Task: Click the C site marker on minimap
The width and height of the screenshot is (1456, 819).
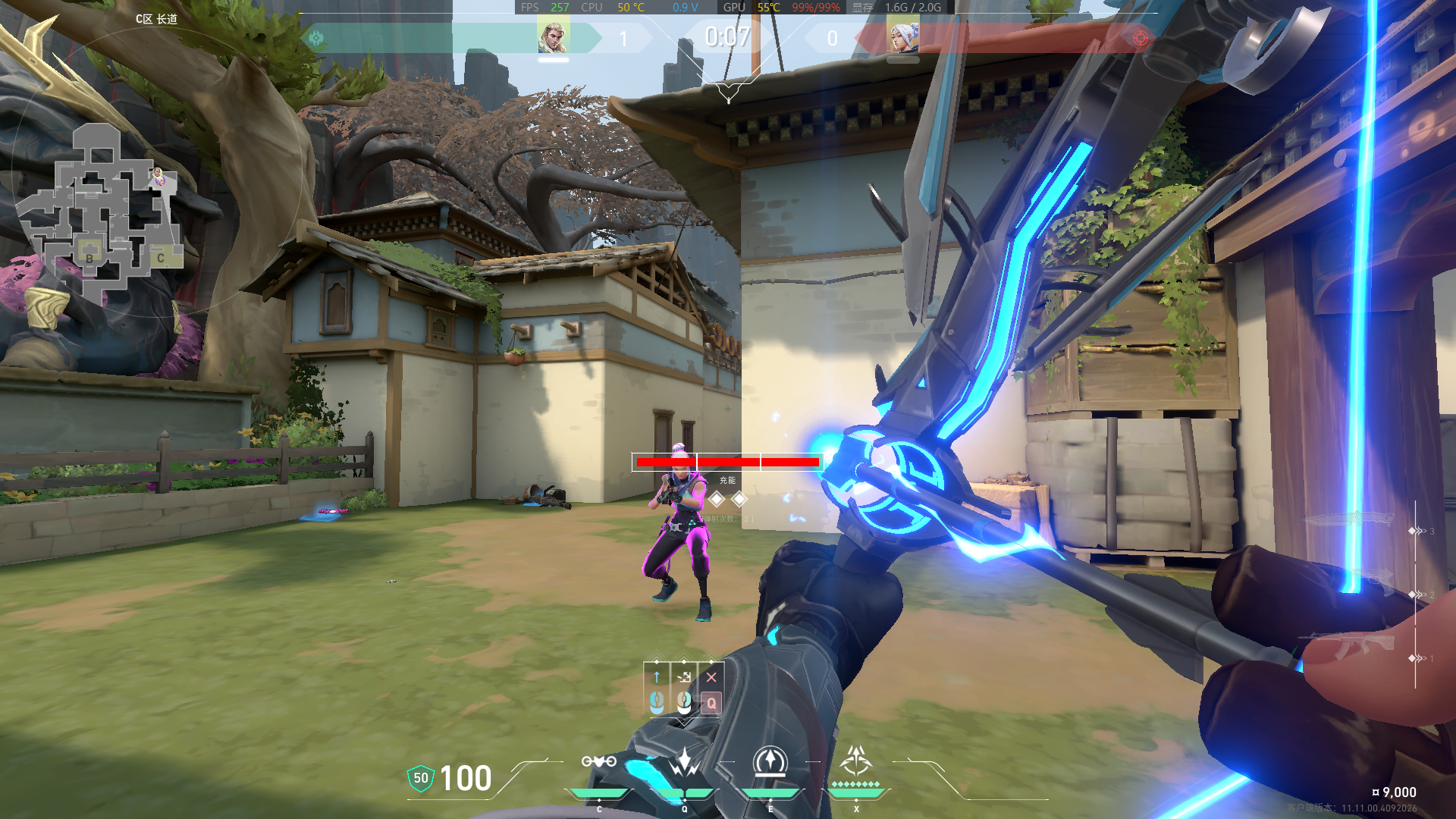Action: click(161, 258)
